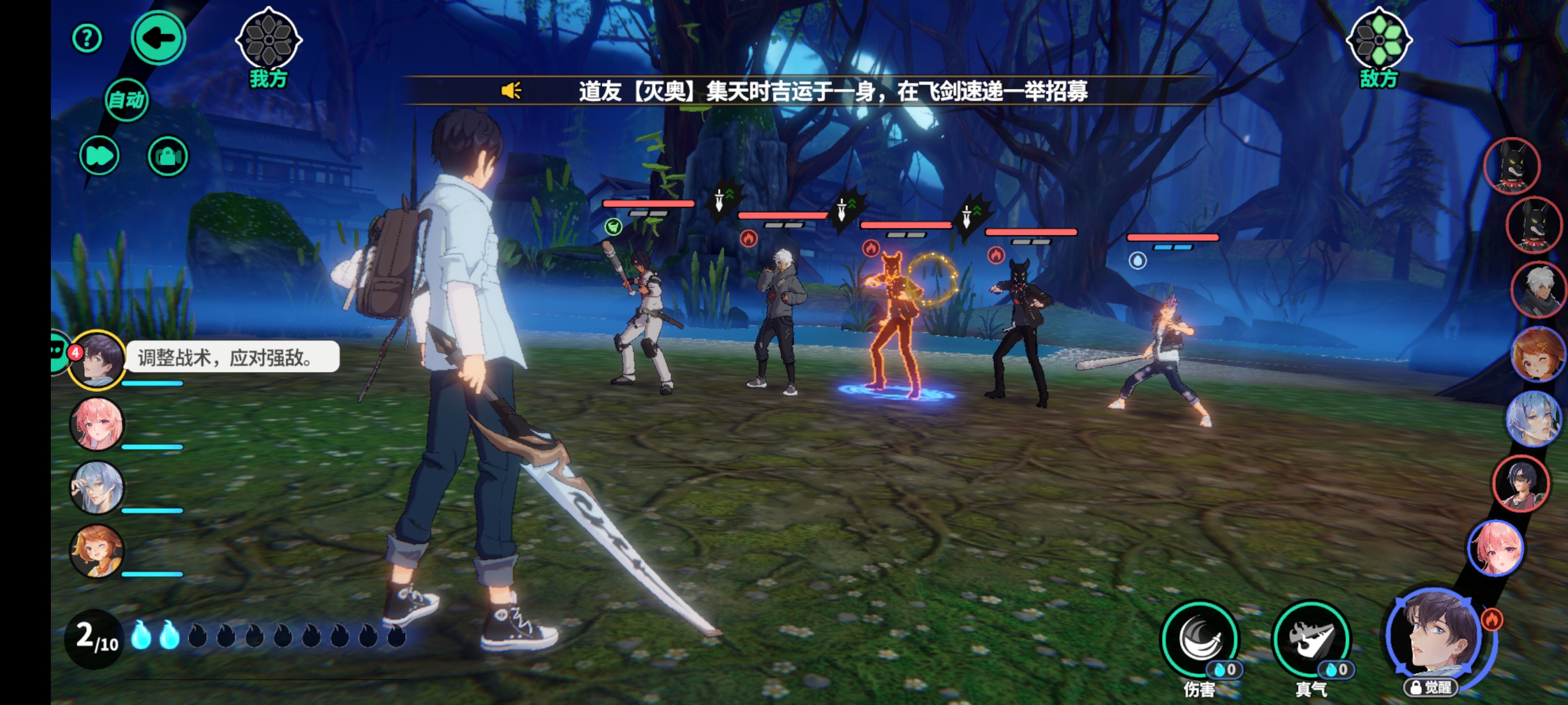Activate the fast-forward speed button
Image resolution: width=1568 pixels, height=705 pixels.
(x=99, y=157)
